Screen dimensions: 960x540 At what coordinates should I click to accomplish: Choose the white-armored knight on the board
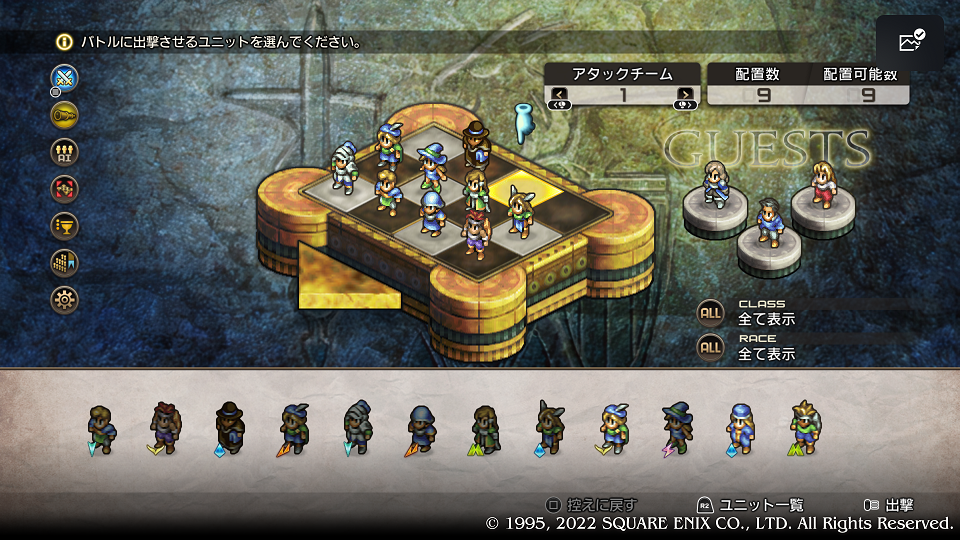(x=344, y=167)
